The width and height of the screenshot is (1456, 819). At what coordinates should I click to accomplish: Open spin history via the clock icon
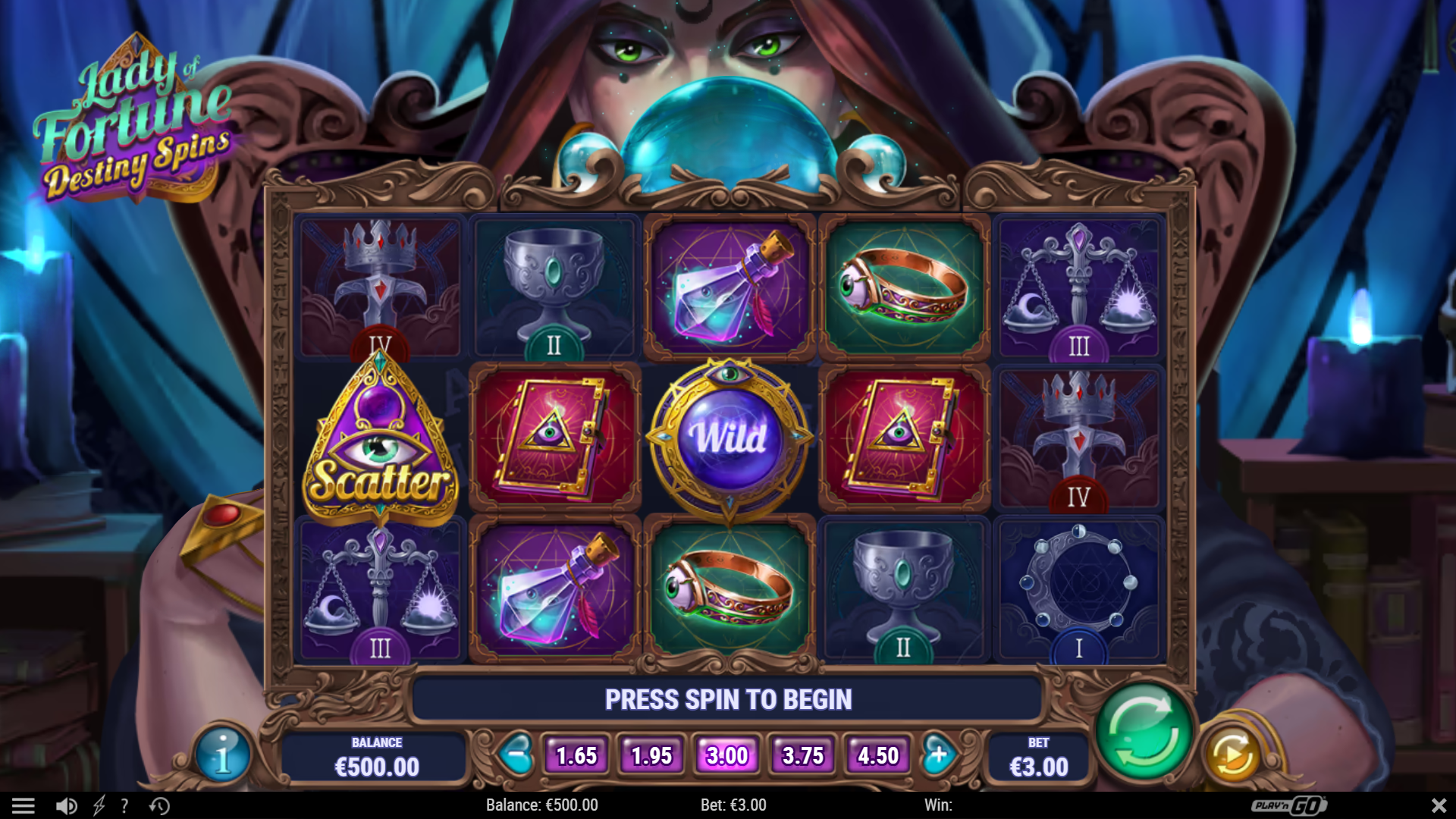(x=158, y=805)
